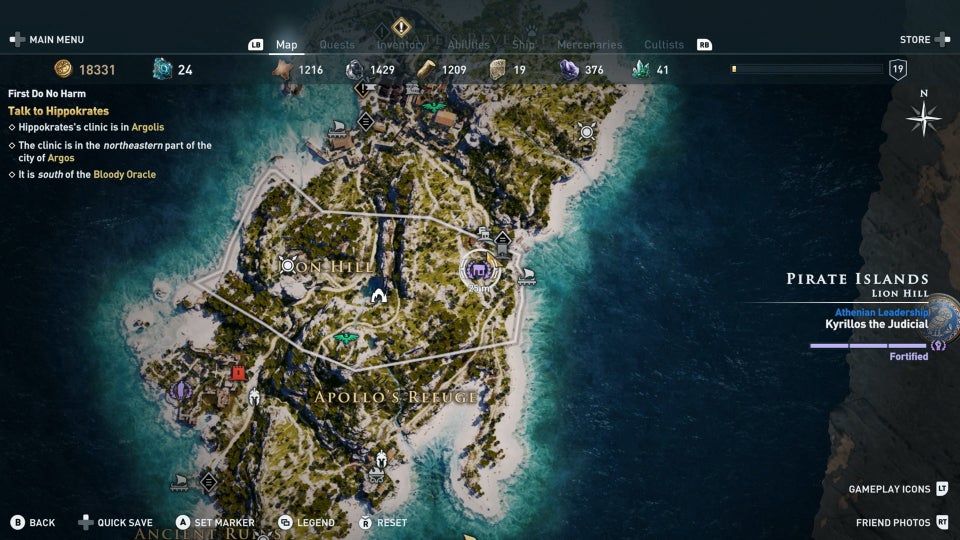960x540 pixels.
Task: Select the green eagle viewpoint below Lion Hill
Action: coord(346,339)
